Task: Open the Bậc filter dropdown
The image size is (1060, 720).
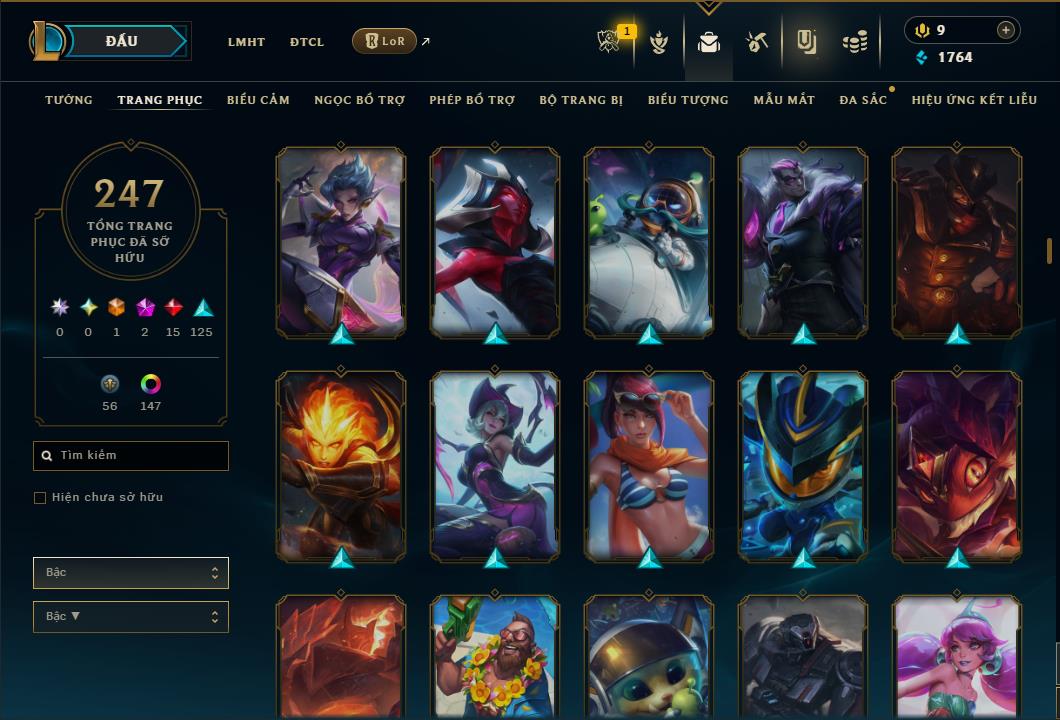Action: [131, 573]
